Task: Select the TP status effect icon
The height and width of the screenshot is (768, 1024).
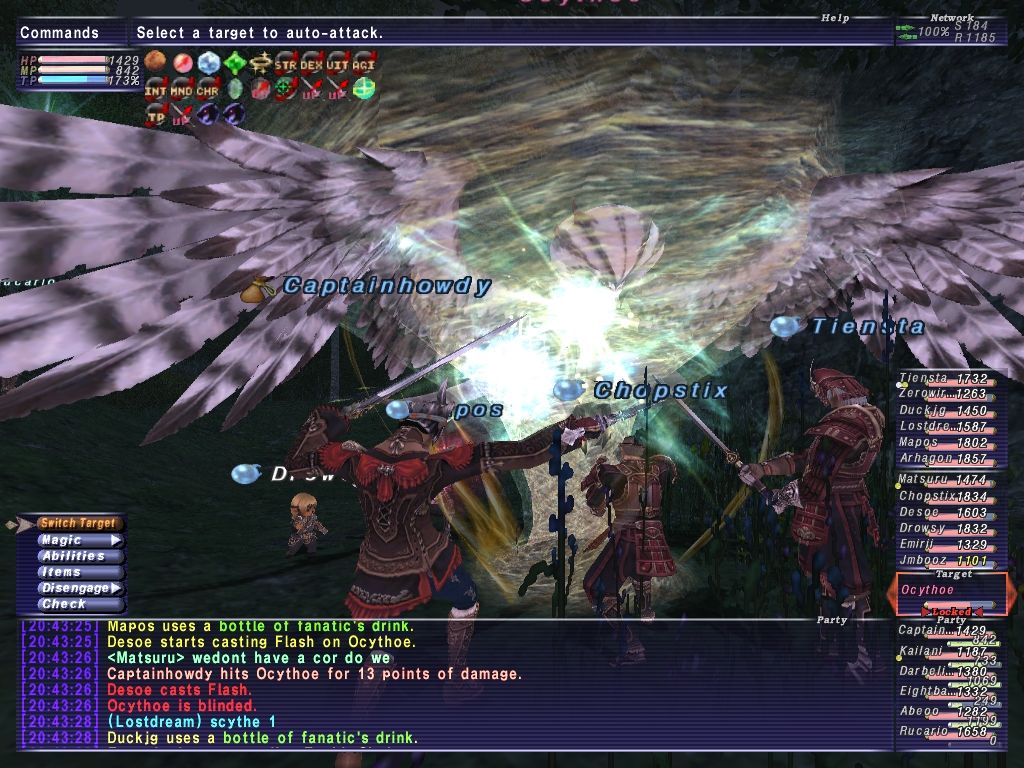Action: click(x=155, y=115)
